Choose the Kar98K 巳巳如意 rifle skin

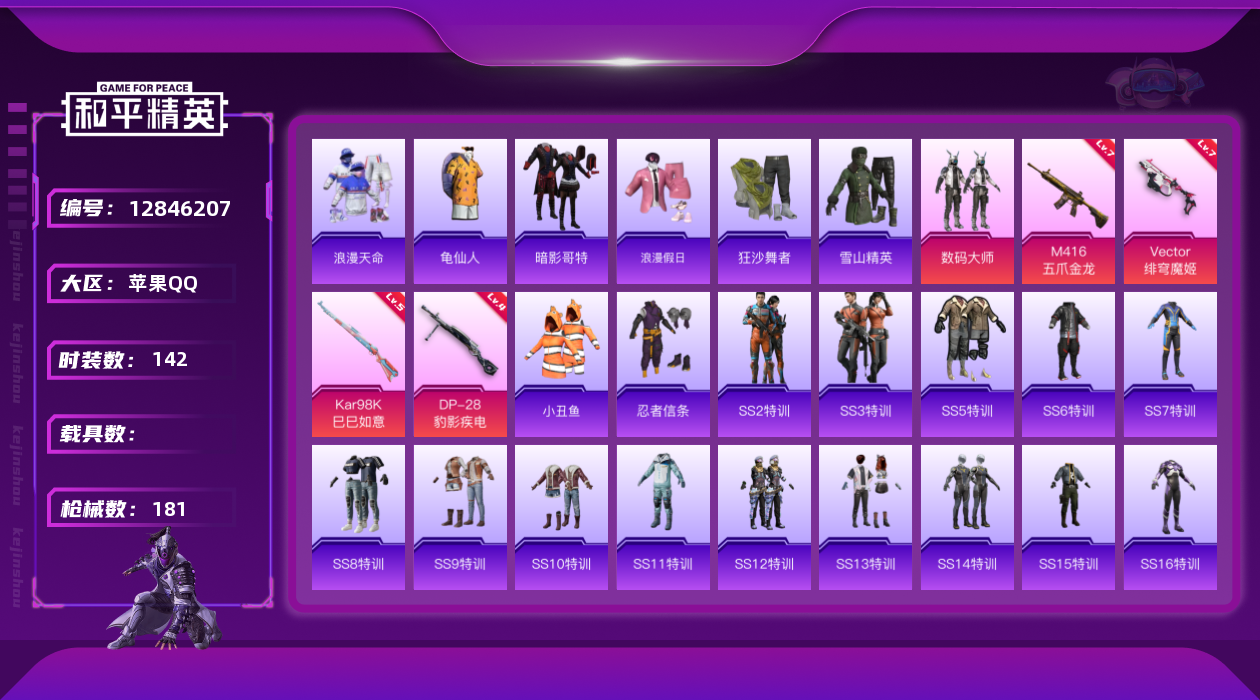358,364
